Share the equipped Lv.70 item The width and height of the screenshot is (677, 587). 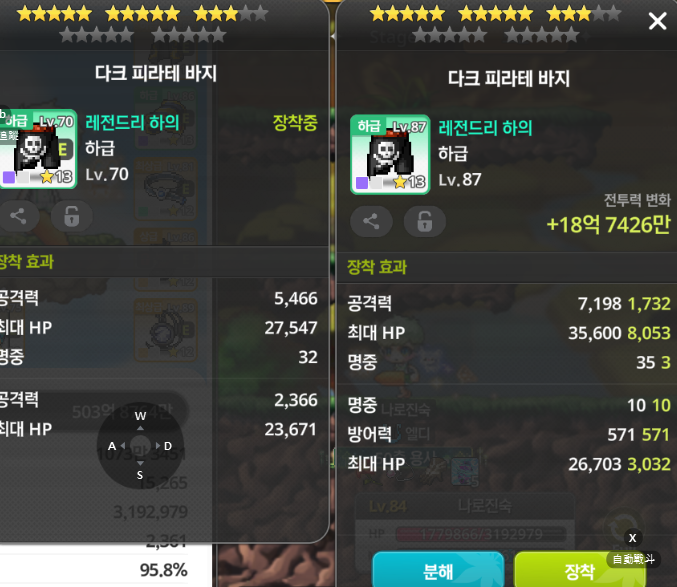point(18,215)
